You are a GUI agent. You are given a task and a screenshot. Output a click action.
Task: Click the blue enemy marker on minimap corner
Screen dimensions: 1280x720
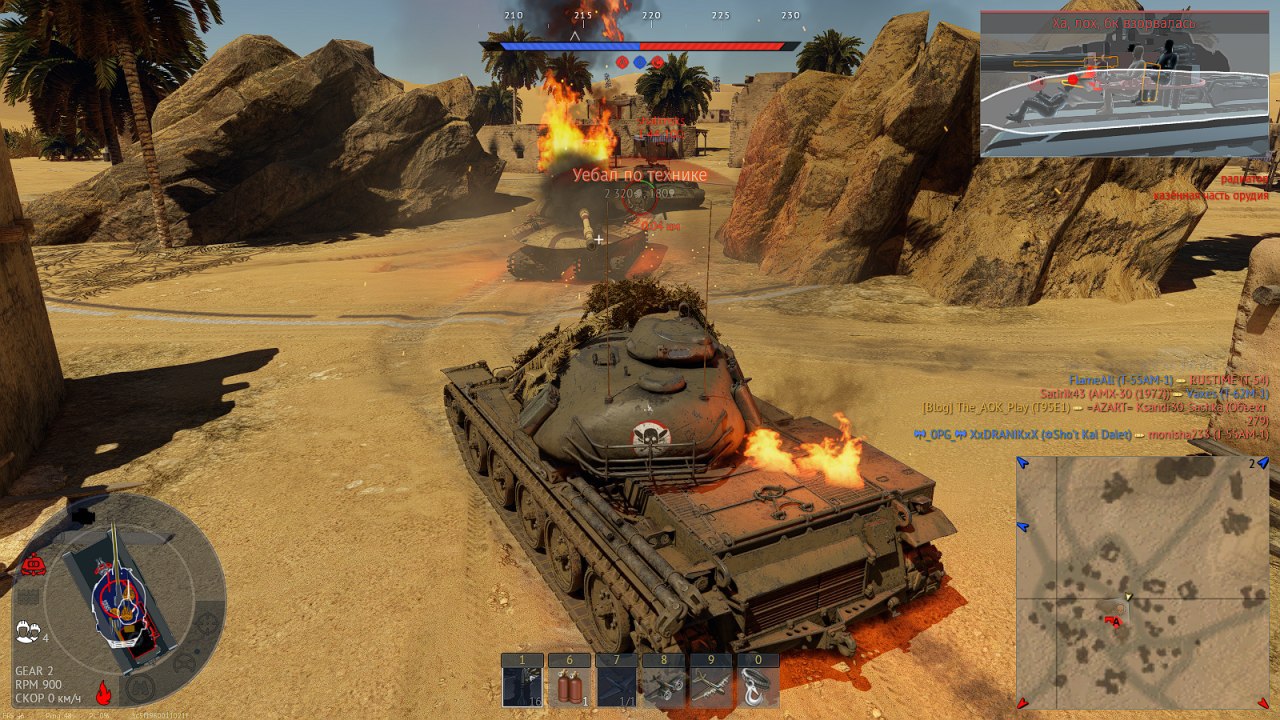[1023, 463]
